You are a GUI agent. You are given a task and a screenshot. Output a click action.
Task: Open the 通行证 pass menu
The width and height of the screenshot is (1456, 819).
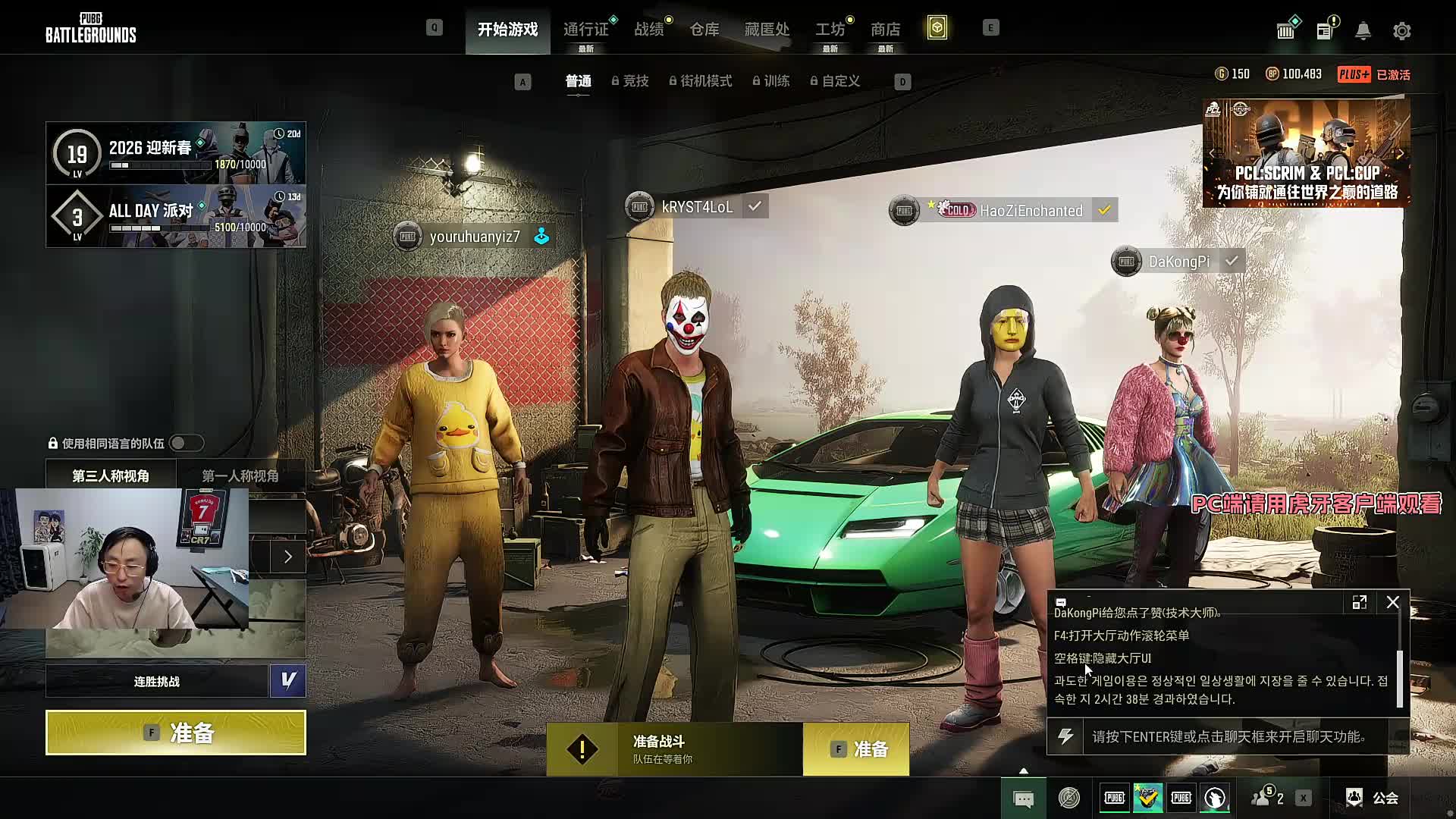[x=585, y=30]
